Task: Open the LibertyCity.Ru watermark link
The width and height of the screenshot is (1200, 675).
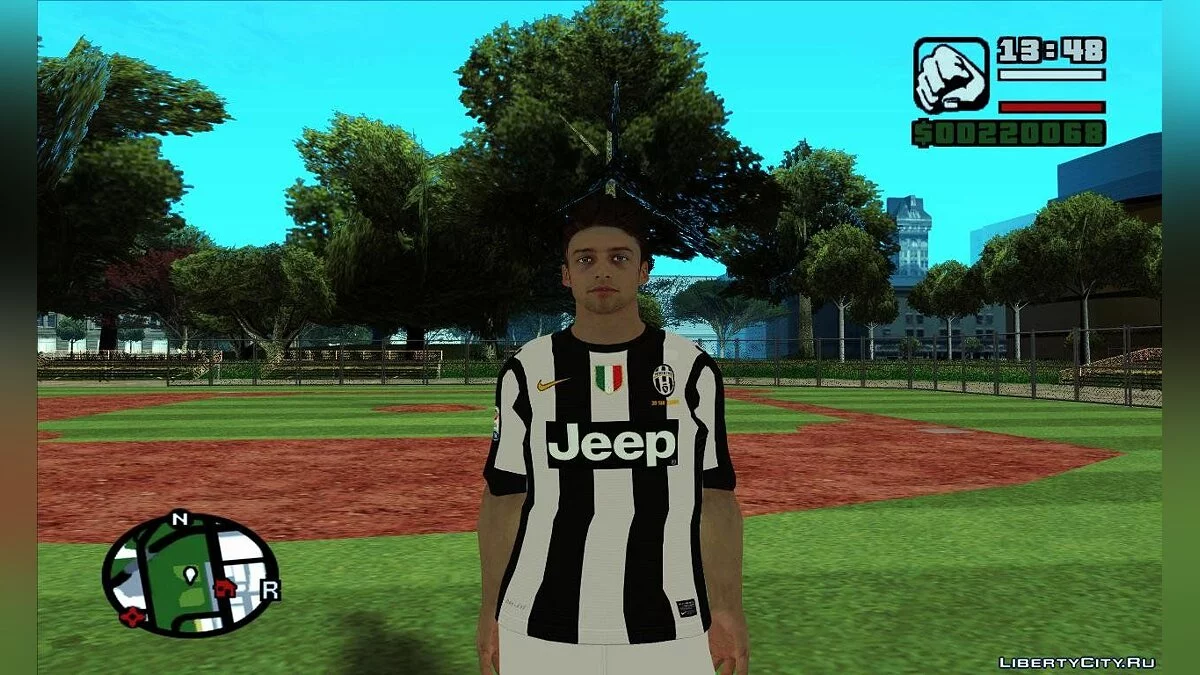Action: click(1077, 662)
